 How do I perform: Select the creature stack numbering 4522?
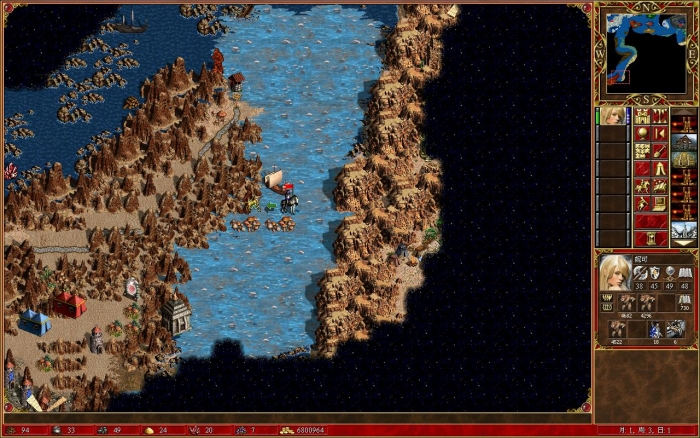pos(615,328)
